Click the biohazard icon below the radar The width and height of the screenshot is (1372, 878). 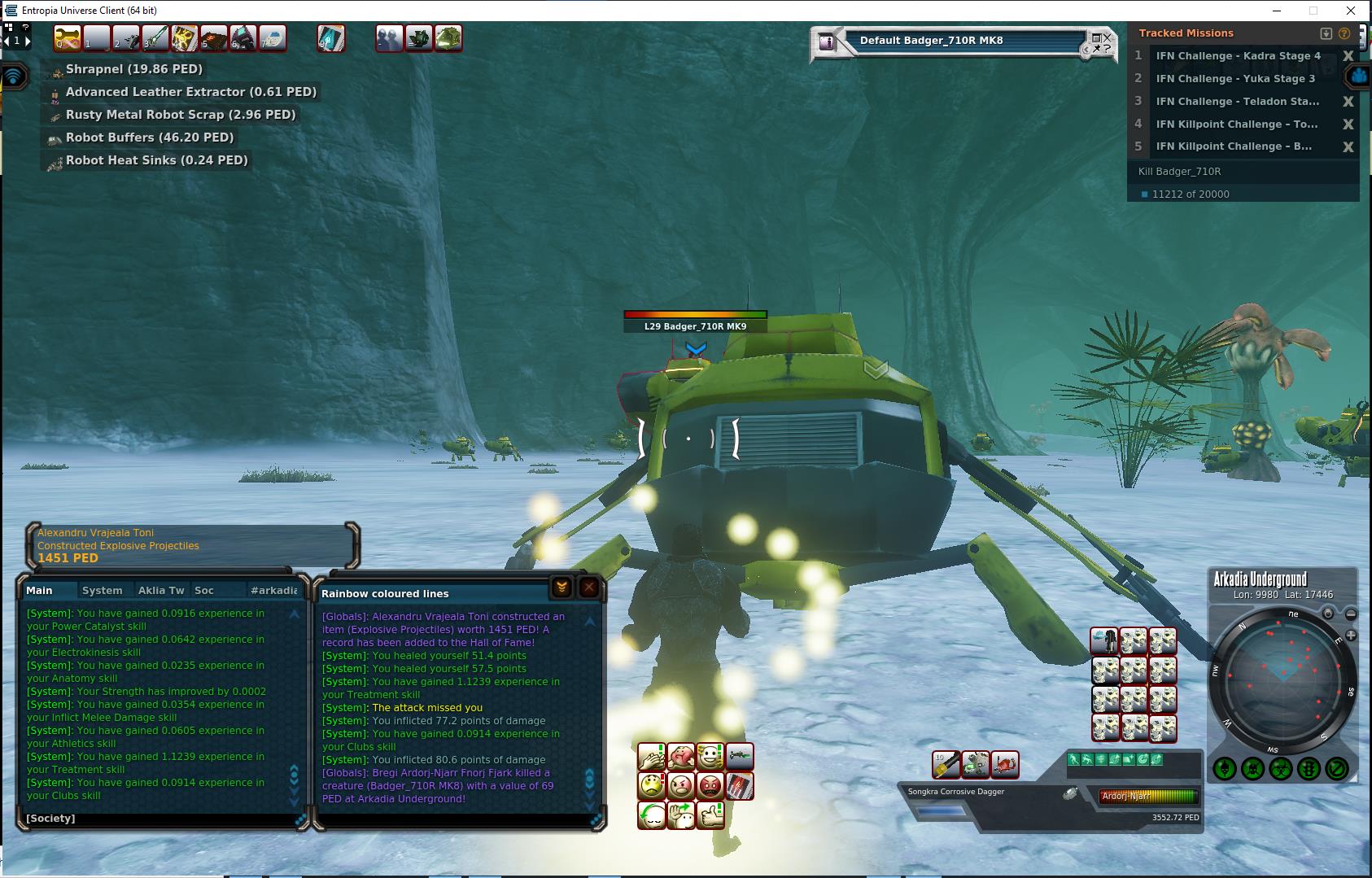point(1281,768)
